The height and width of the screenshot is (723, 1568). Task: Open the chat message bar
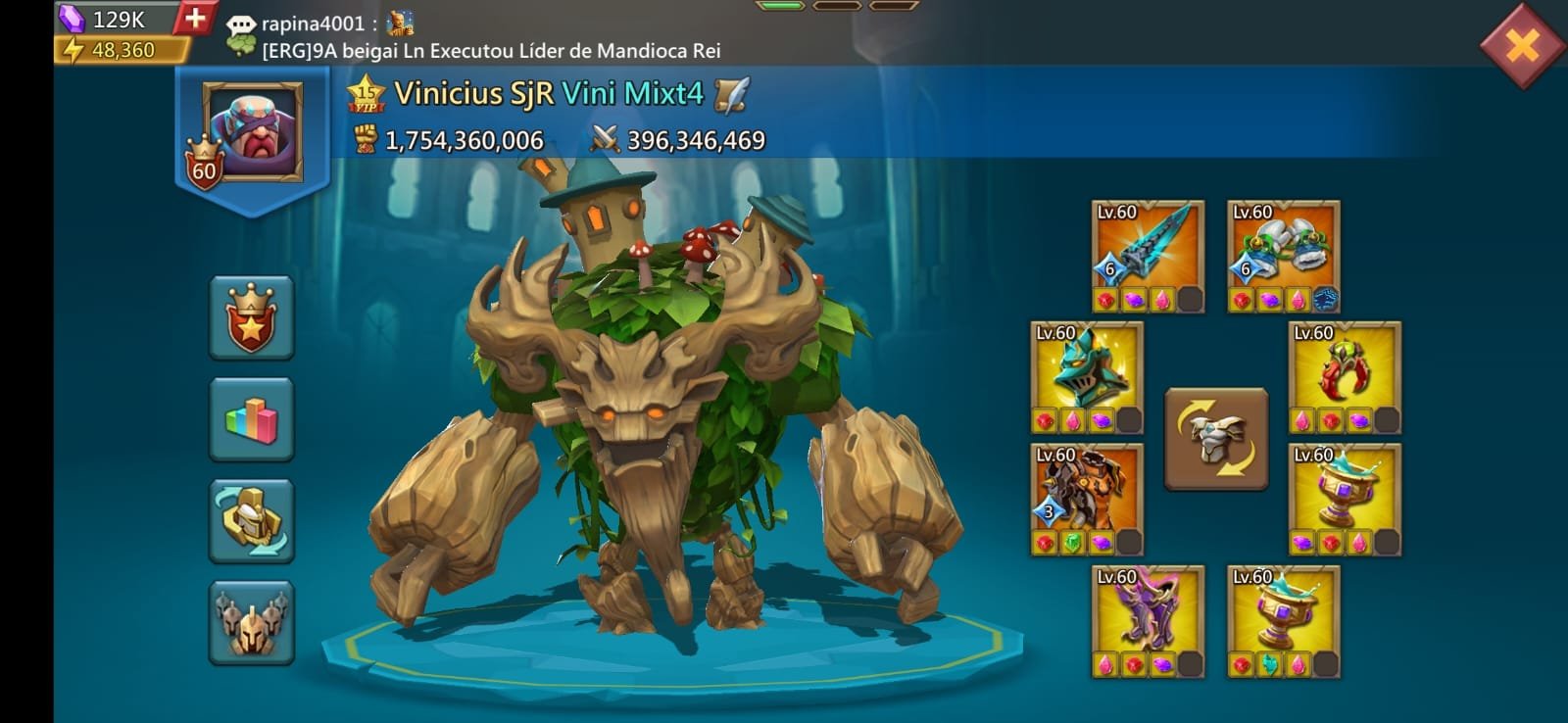490,36
